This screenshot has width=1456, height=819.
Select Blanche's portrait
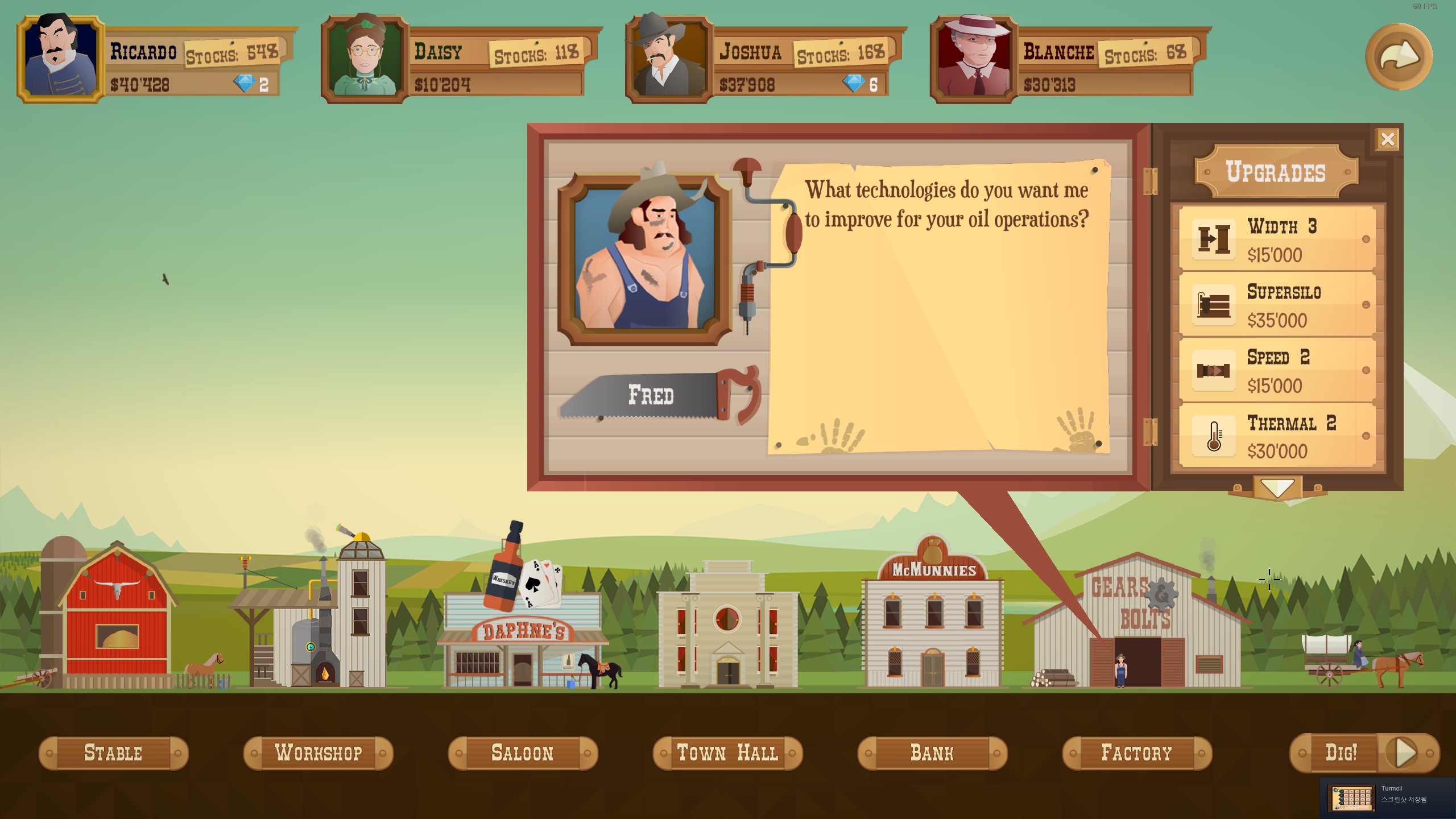tap(973, 59)
